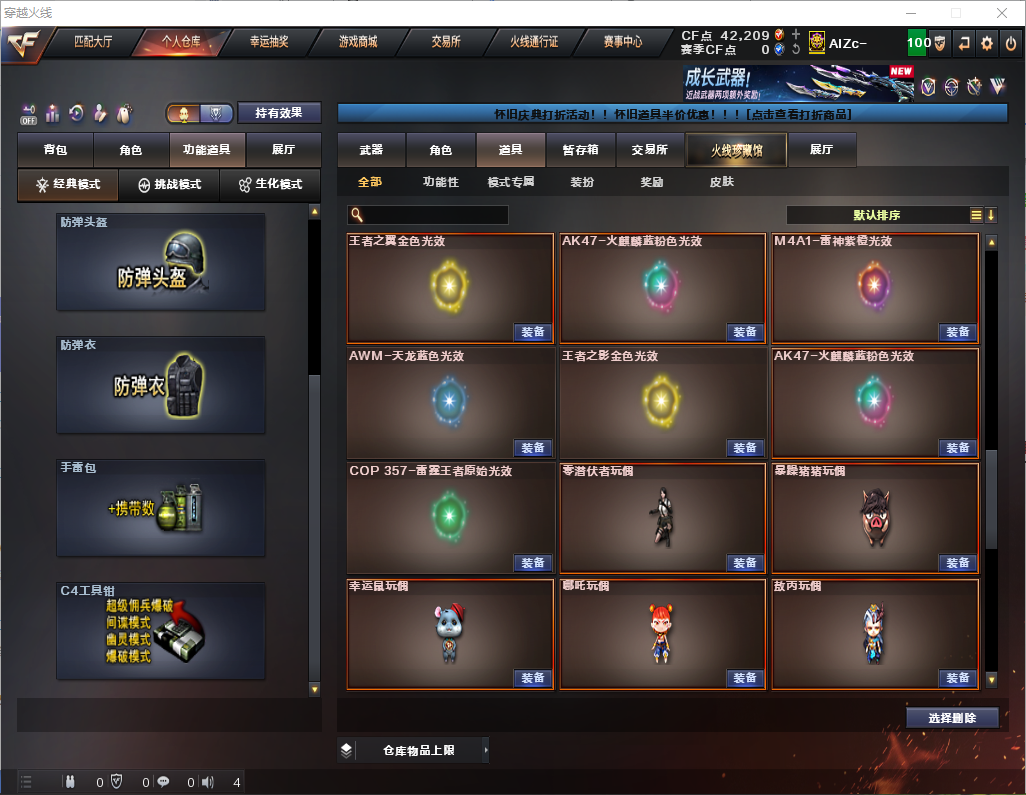Open the 赛事中心 tab
The image size is (1026, 795).
click(x=622, y=42)
